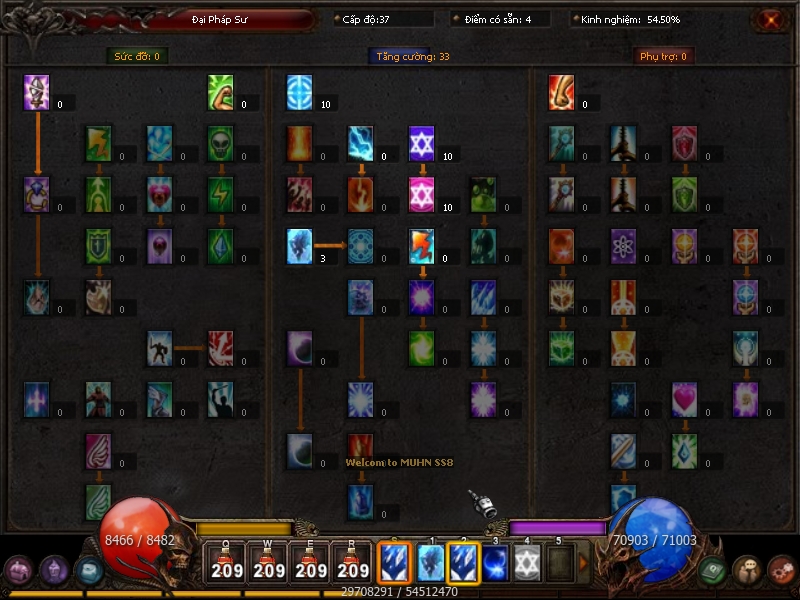Pick the green alien mask skill

pyautogui.click(x=221, y=143)
